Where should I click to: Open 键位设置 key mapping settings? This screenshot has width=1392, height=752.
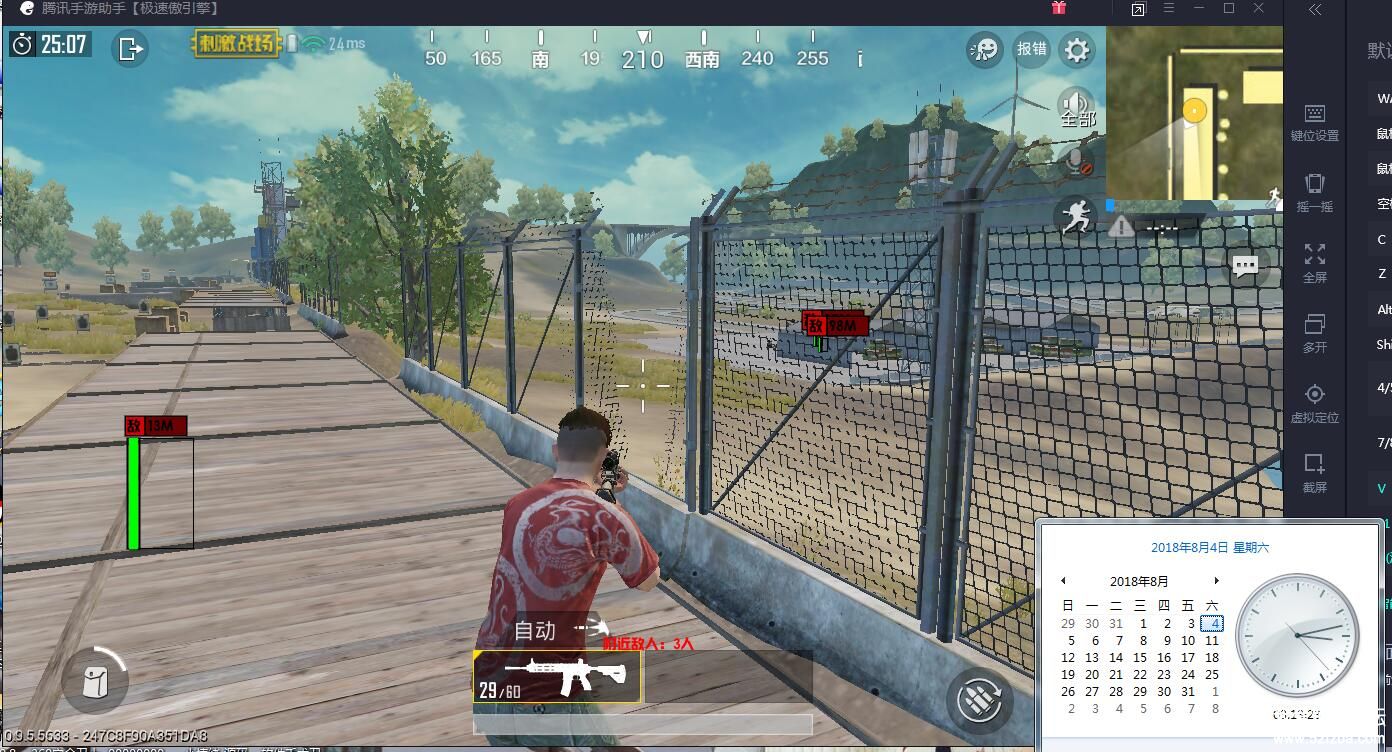click(1314, 122)
